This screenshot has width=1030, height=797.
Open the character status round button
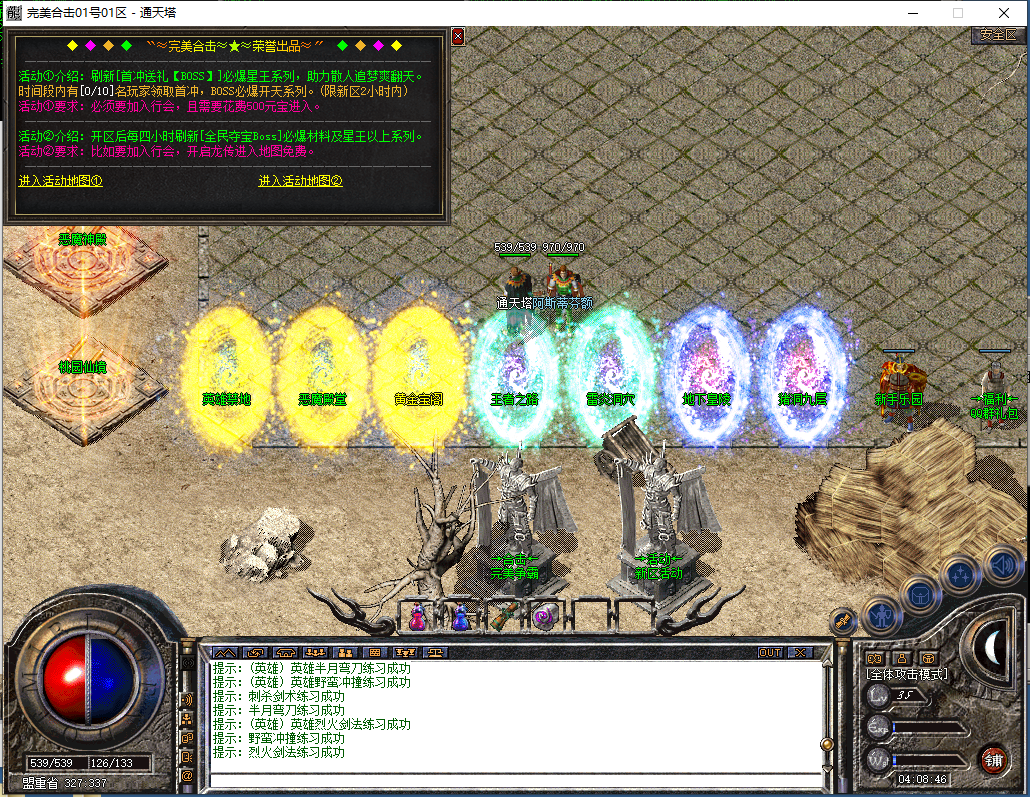click(881, 614)
